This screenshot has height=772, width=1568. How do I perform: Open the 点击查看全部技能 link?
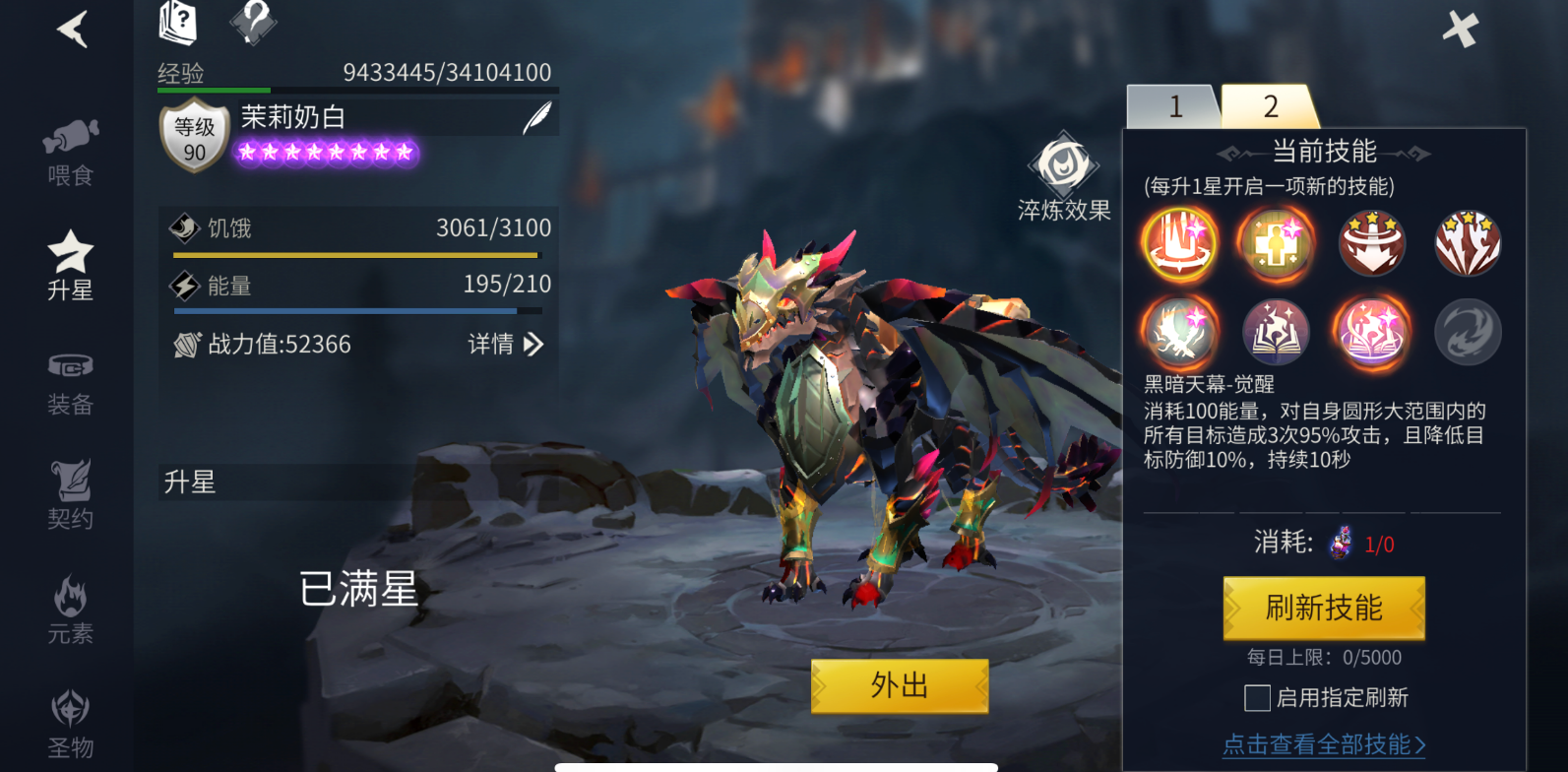coord(1324,744)
